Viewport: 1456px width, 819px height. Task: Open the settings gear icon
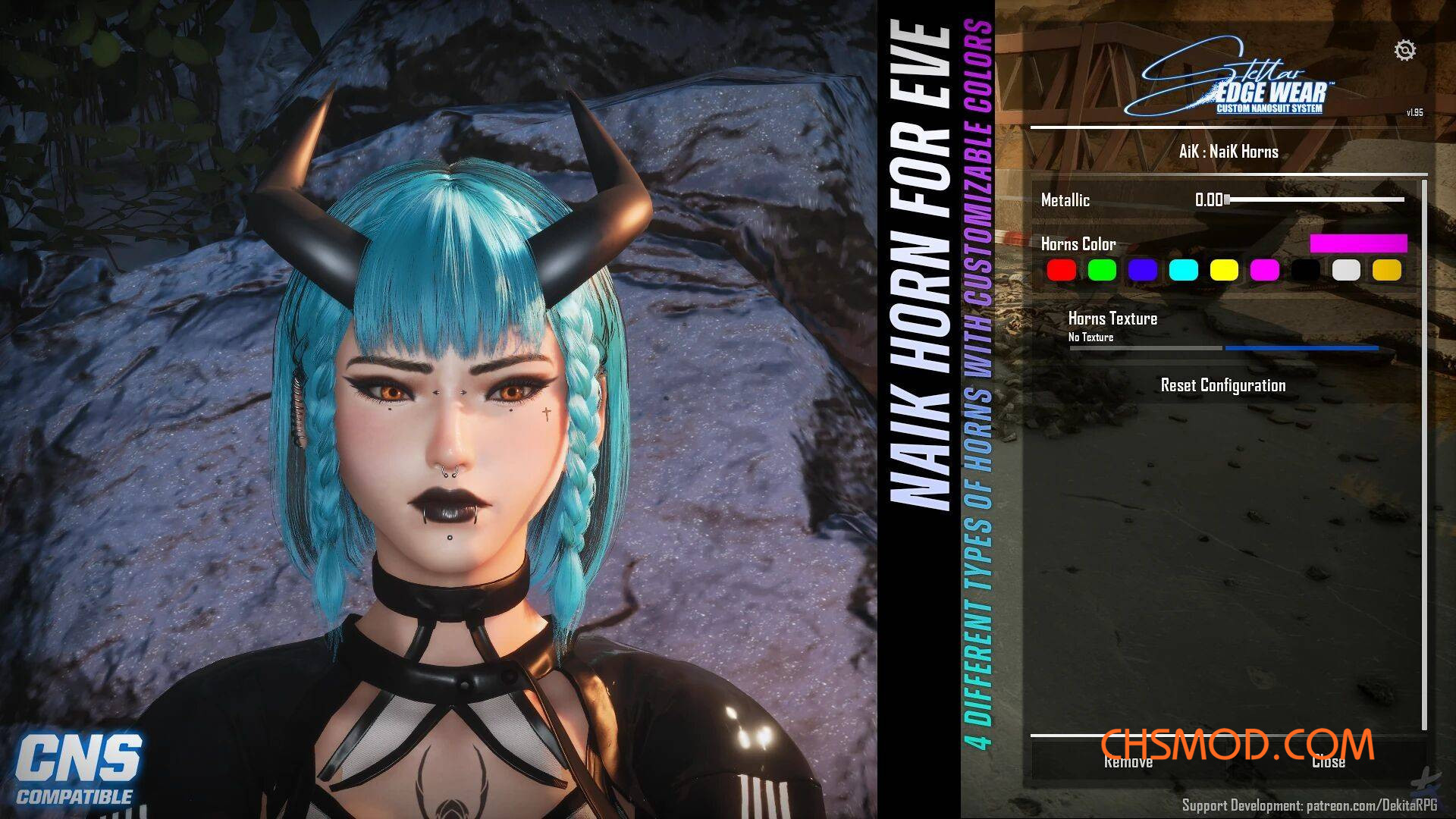[x=1405, y=50]
